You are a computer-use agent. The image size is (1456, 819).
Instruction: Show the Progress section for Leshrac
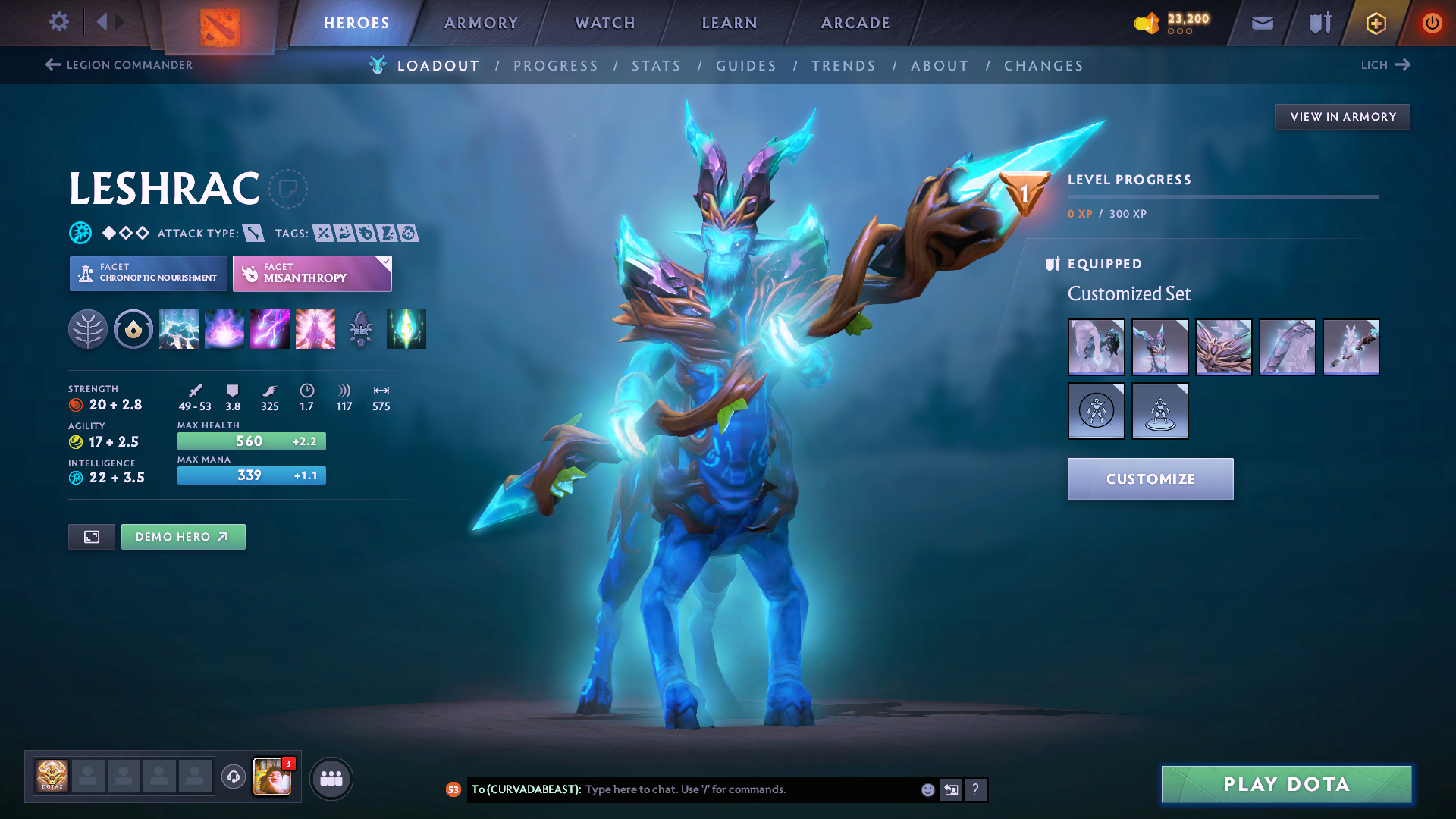point(556,66)
